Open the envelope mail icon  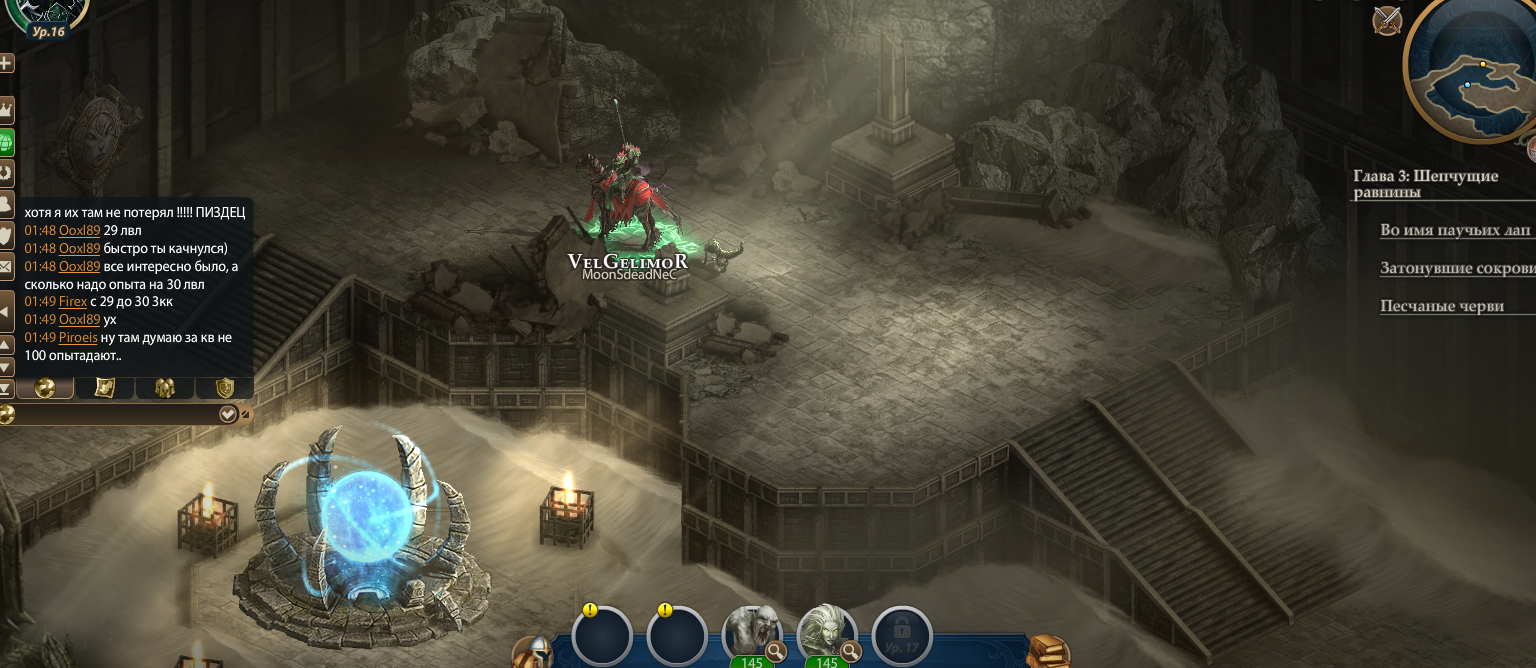click(x=6, y=267)
